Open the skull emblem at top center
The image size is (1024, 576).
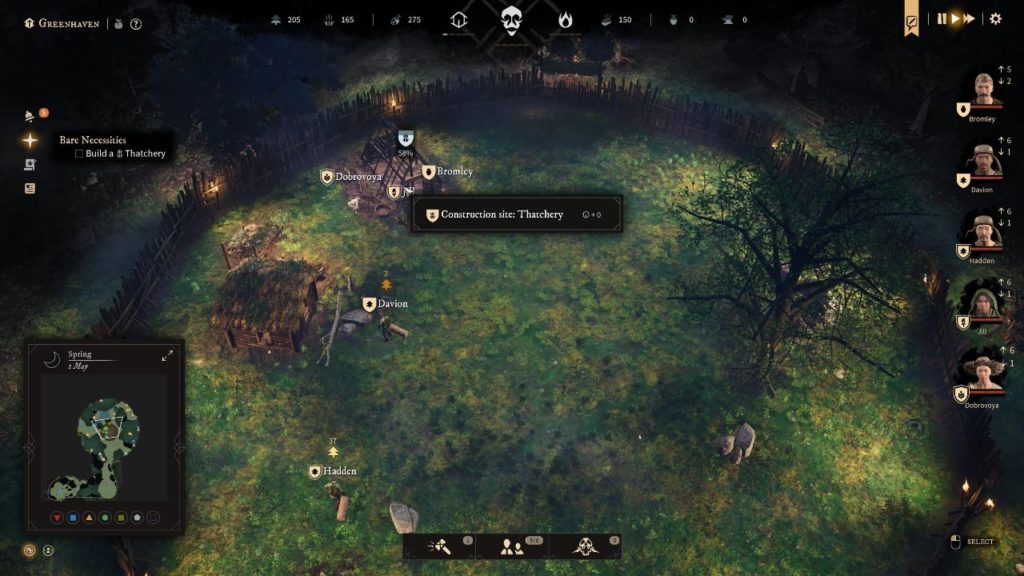(x=512, y=19)
